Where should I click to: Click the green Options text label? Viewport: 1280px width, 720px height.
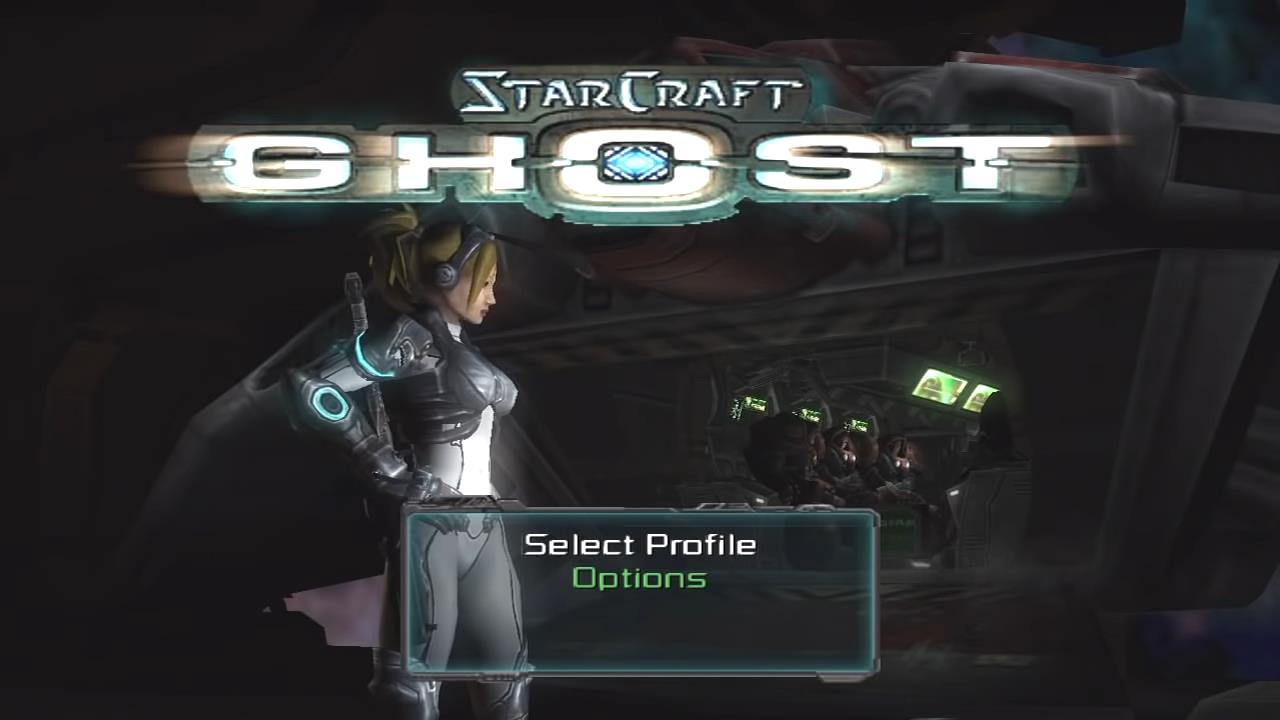pyautogui.click(x=641, y=579)
